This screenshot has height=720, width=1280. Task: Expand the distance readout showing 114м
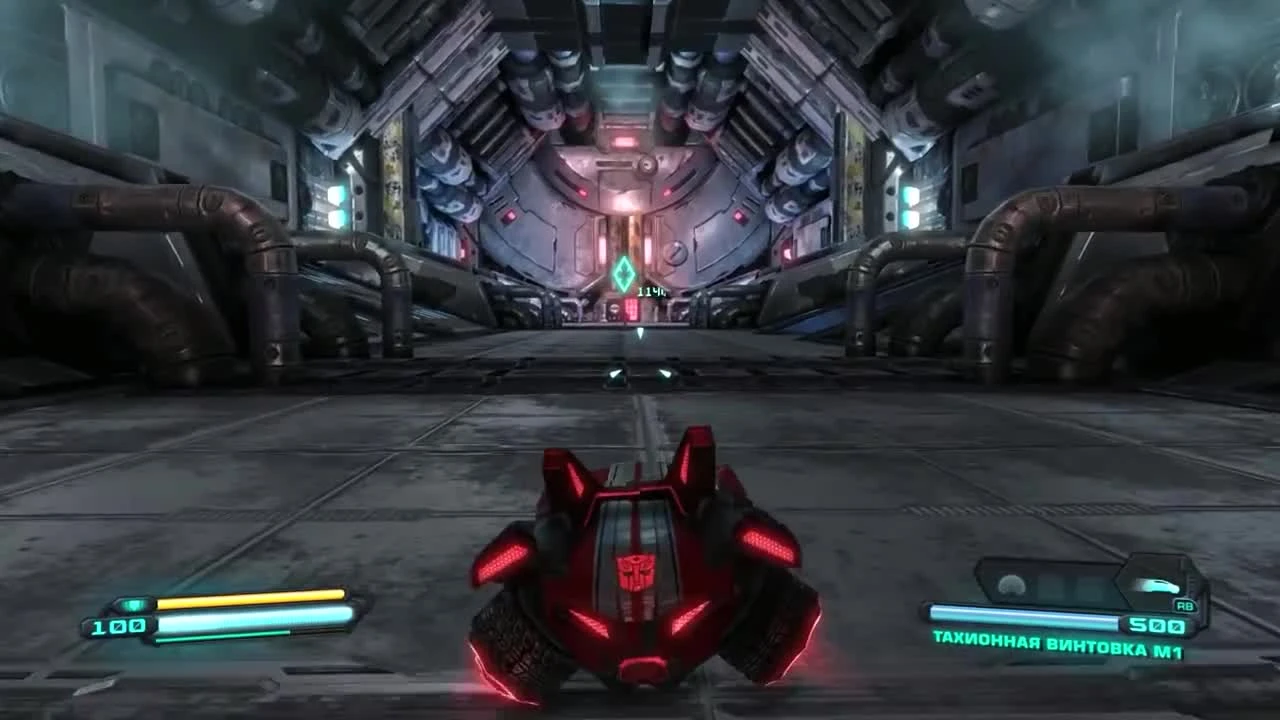650,291
